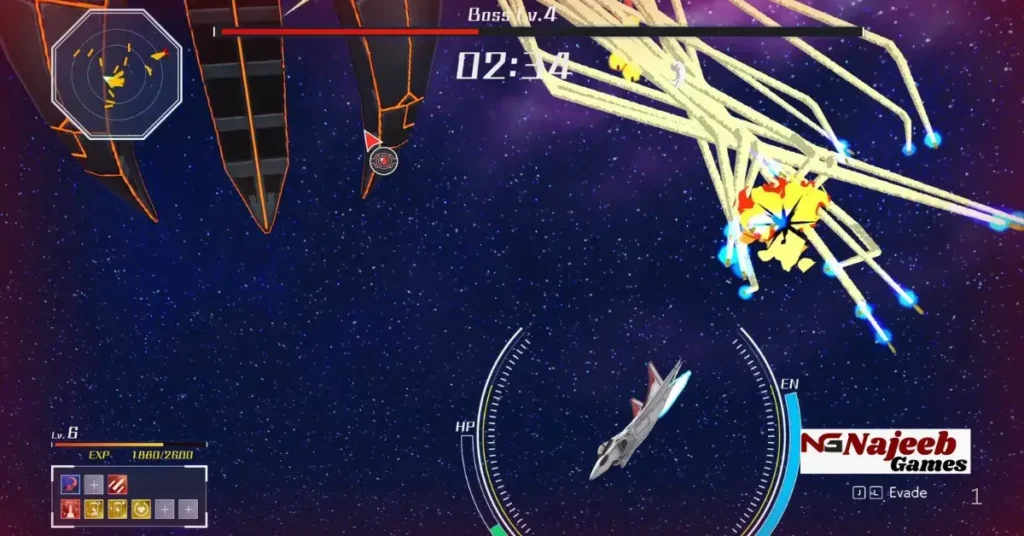
Task: Choose the red rocket launch skill icon
Action: coord(70,509)
